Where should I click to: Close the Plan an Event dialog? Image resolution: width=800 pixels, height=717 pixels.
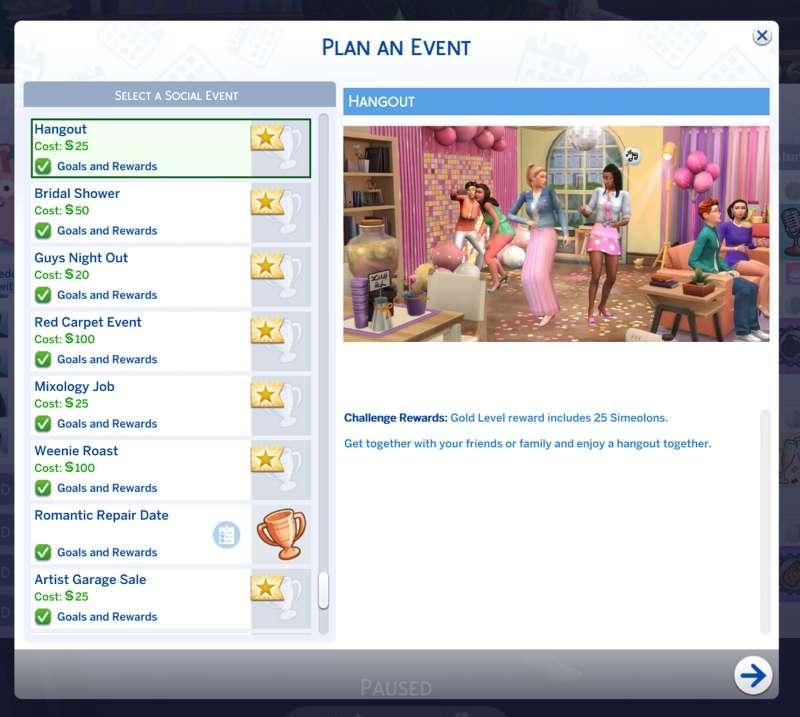click(x=762, y=36)
